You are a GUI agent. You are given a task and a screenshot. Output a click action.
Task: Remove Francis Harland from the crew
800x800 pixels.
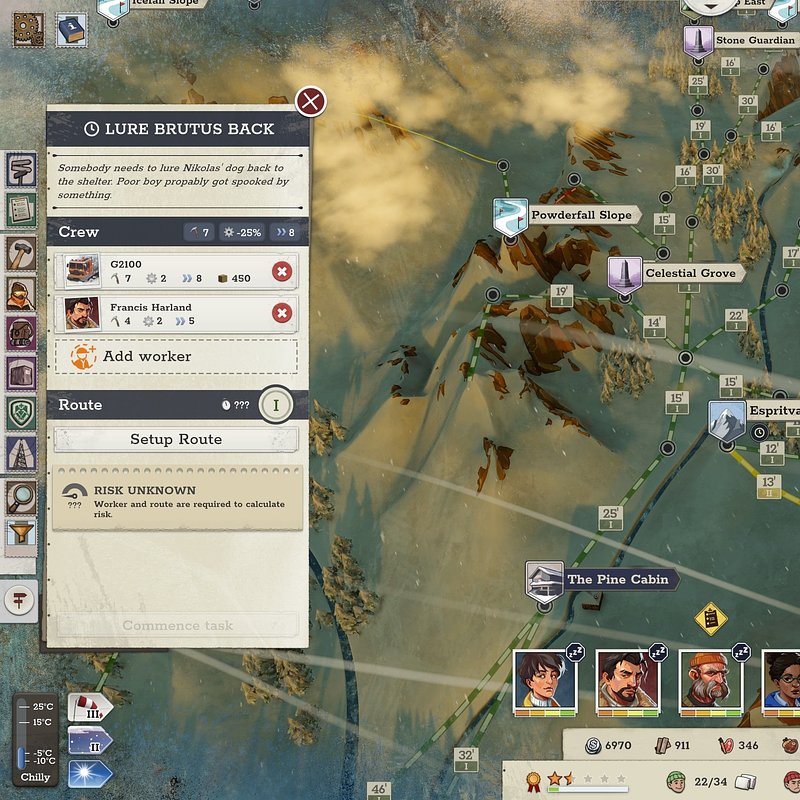282,313
